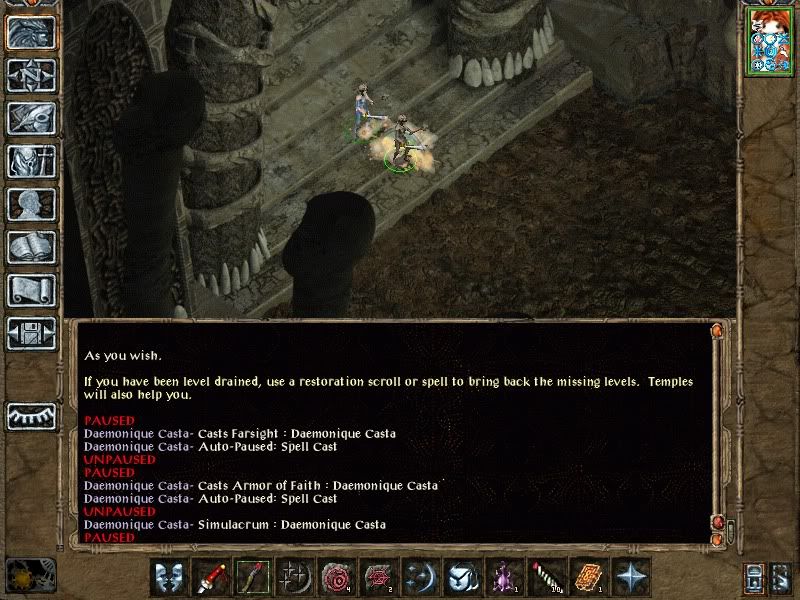The image size is (800, 600).
Task: Show the character record head-profile button
Action: coord(31,205)
